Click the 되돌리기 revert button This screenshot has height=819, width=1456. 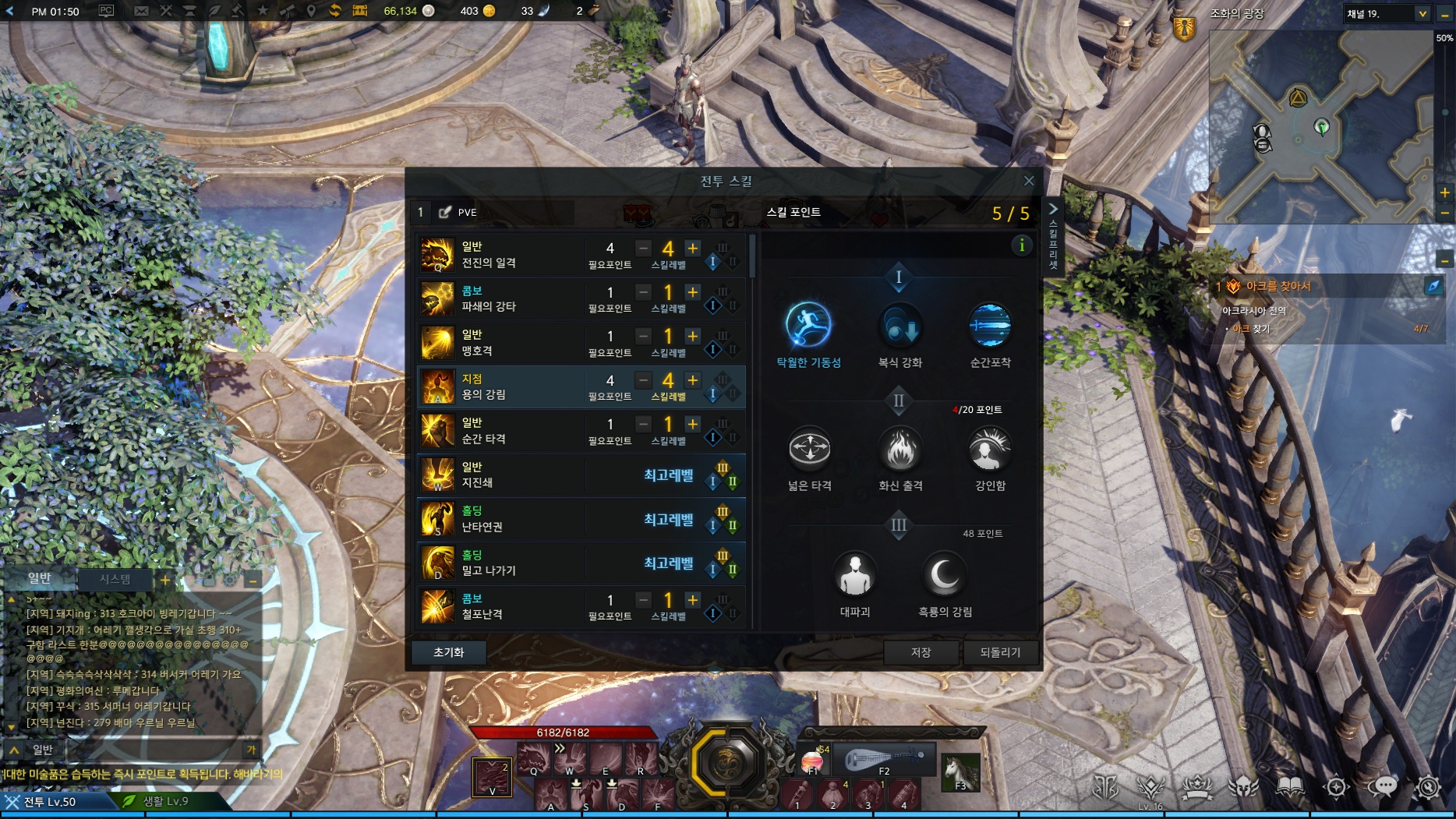click(1000, 652)
